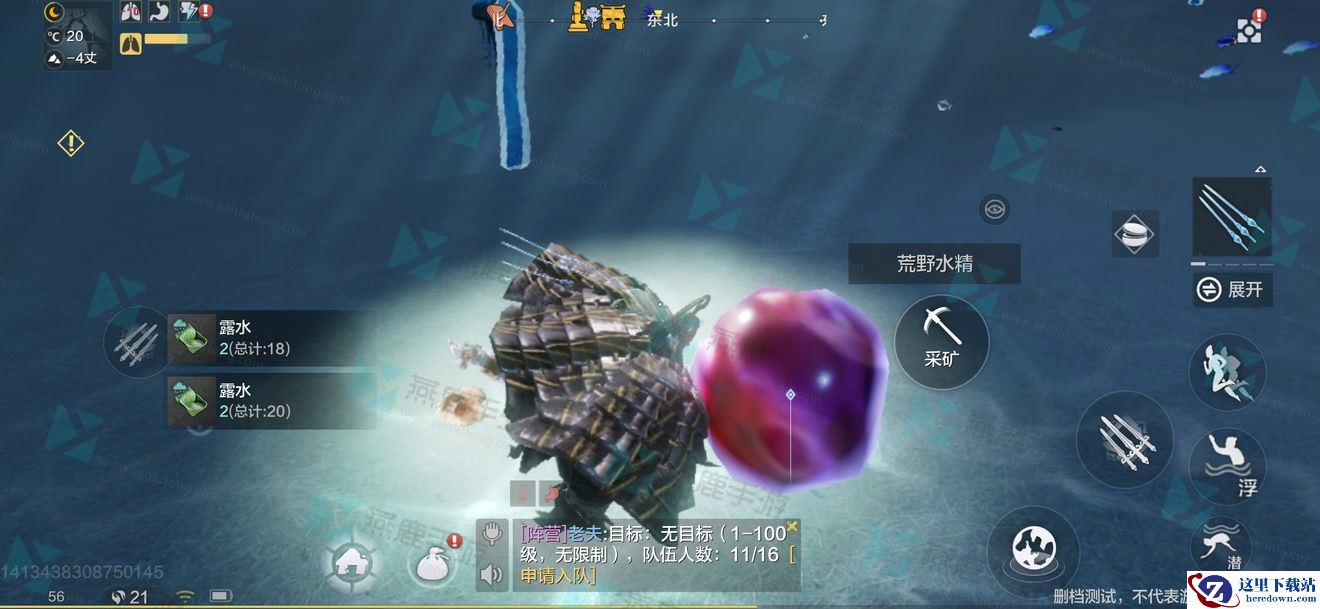Toggle the speaker sound icon
Image resolution: width=1320 pixels, height=609 pixels.
491,574
